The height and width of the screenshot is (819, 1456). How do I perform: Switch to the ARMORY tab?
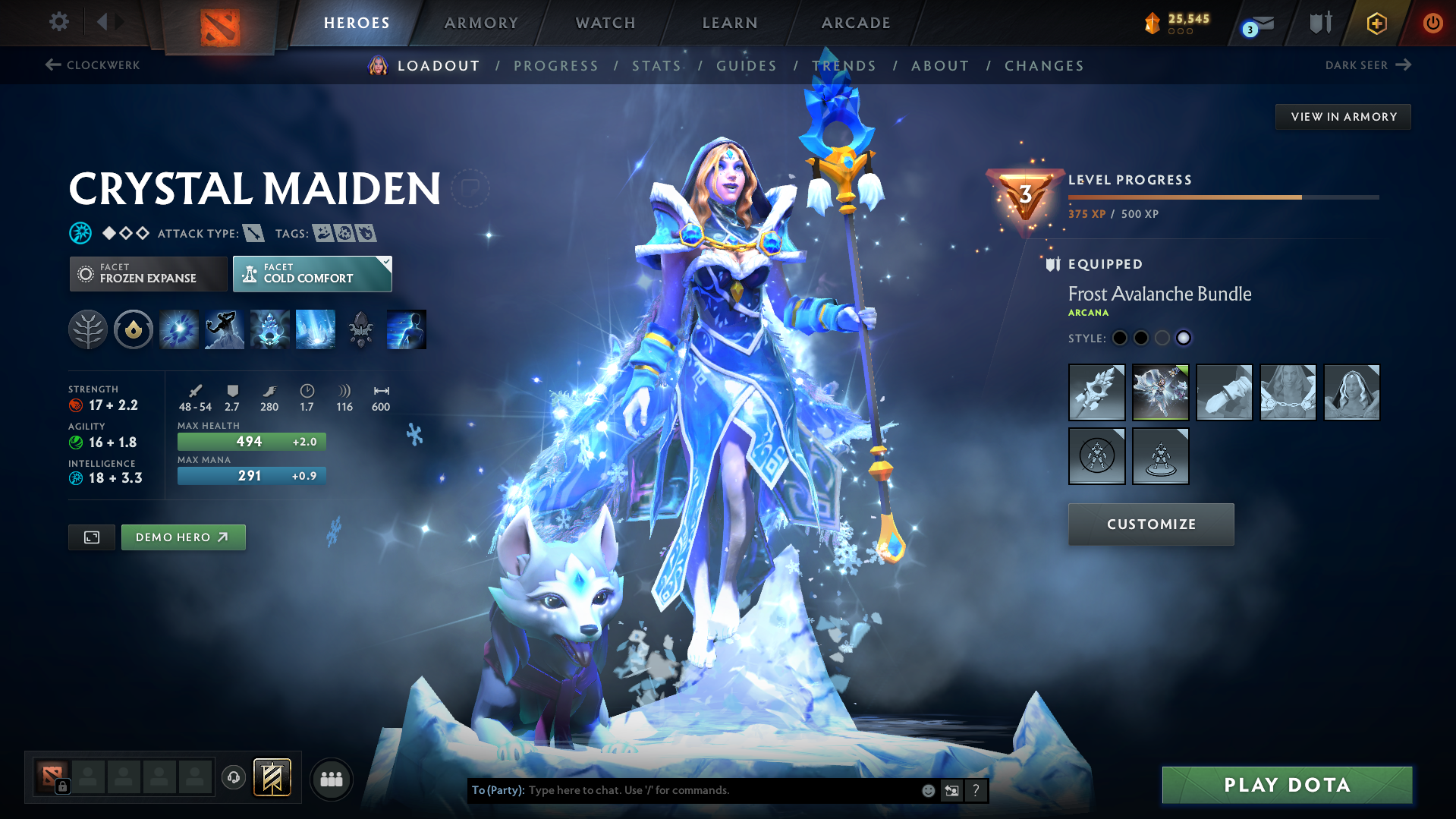click(x=480, y=23)
